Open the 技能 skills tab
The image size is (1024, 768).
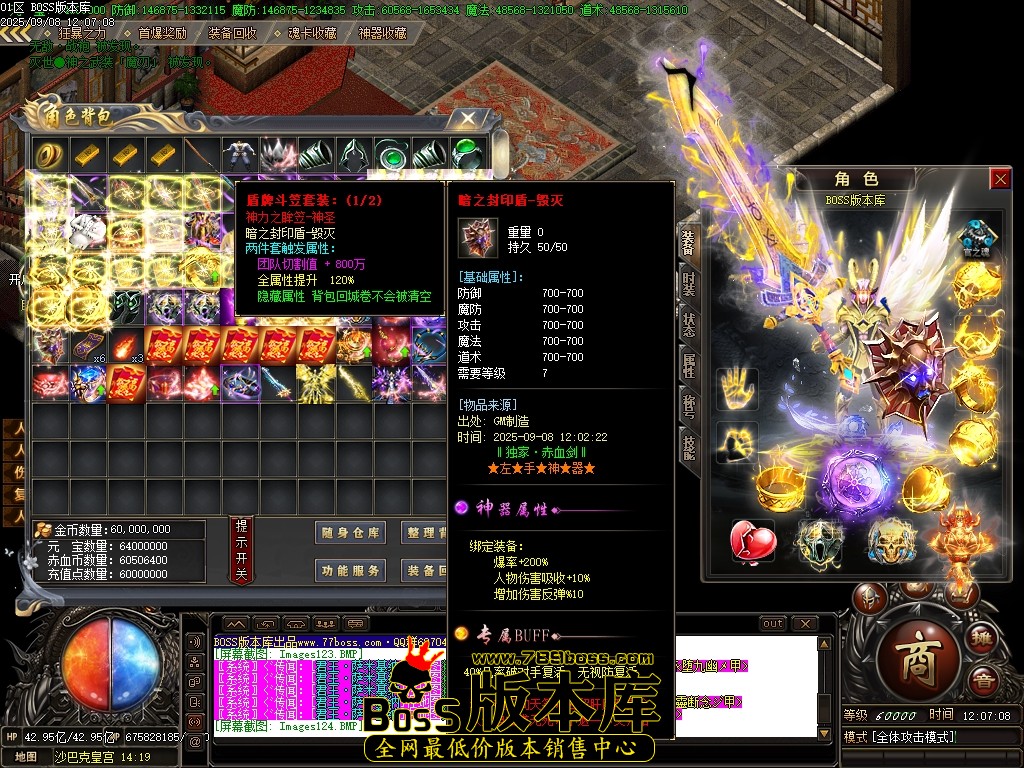click(689, 447)
